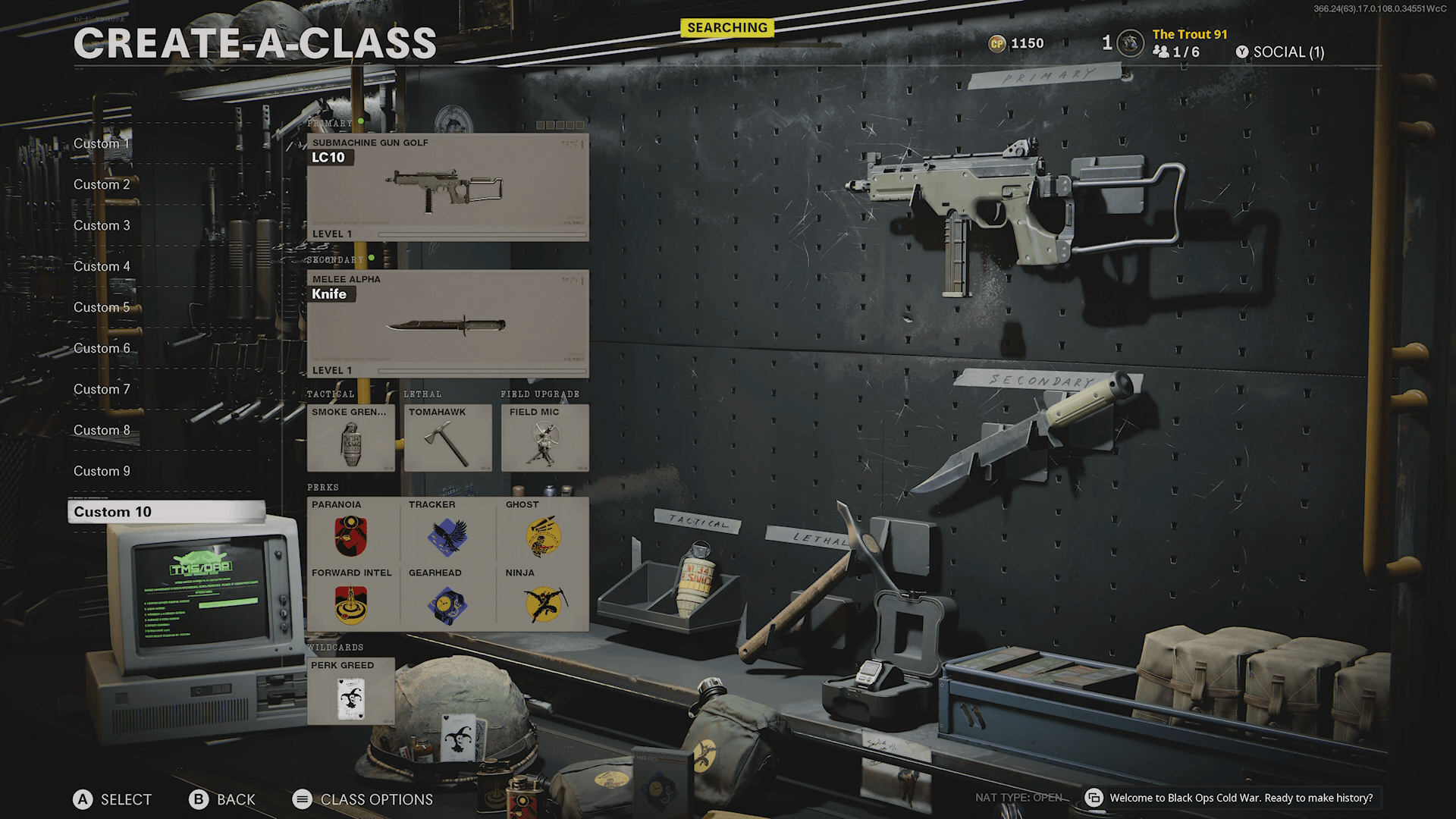
Task: Open the Forward Intel perk slot
Action: coord(351,599)
